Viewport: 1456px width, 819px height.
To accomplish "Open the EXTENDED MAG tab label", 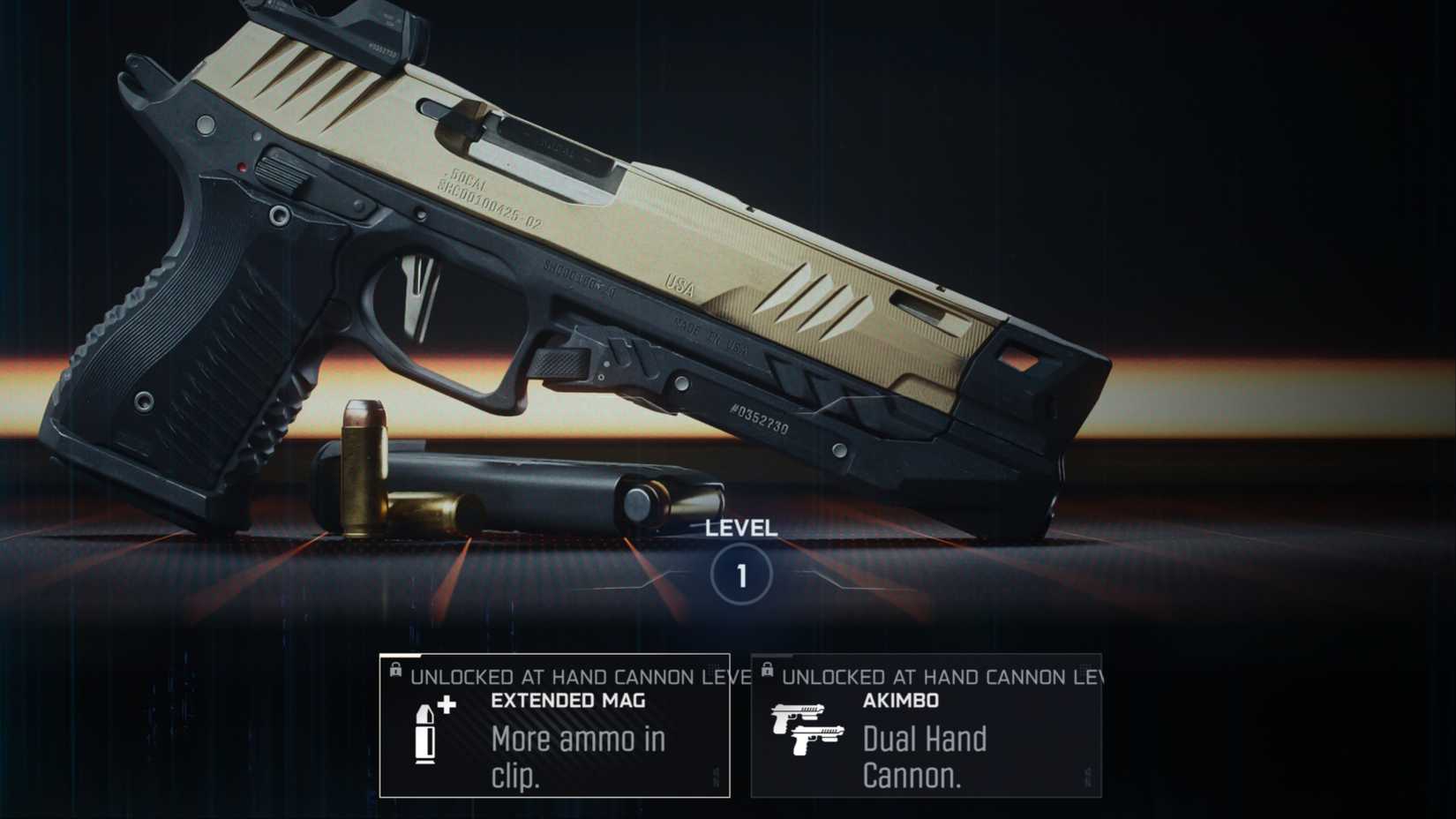I will click(568, 702).
